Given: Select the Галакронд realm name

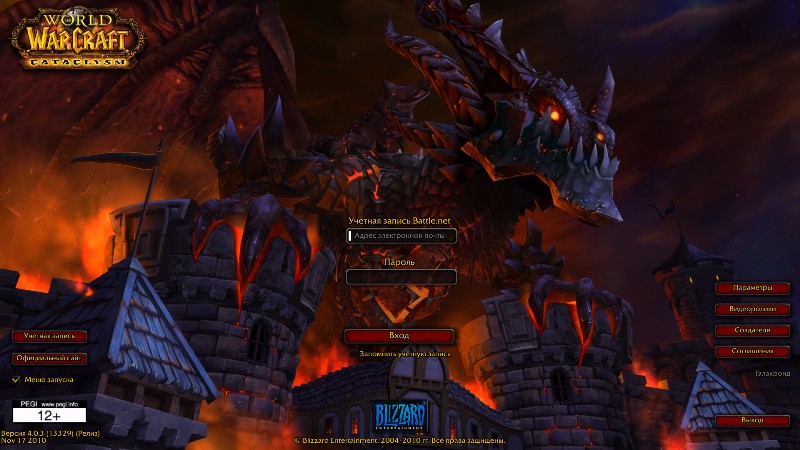Looking at the screenshot, I should point(772,373).
